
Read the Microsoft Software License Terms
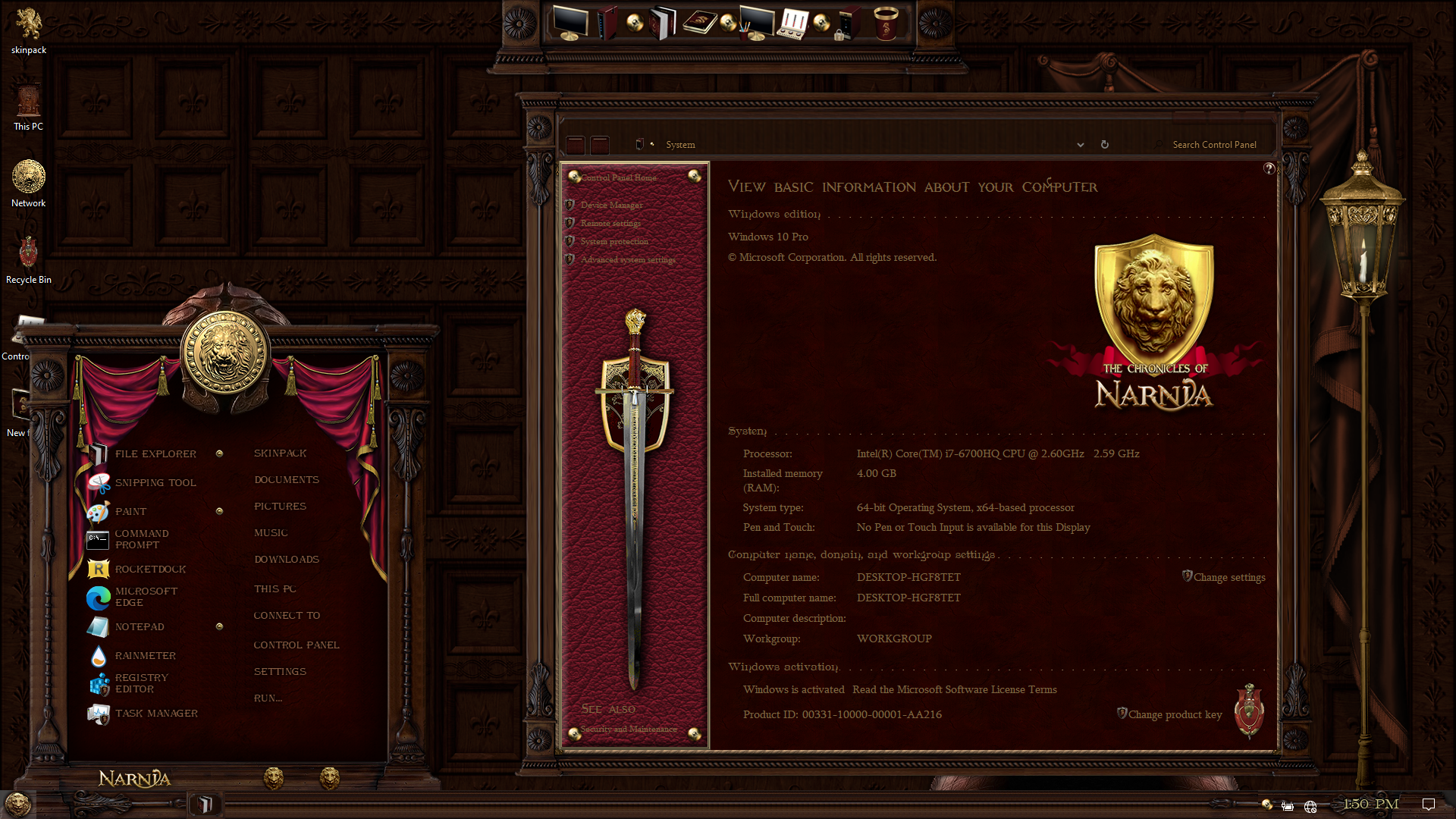[954, 690]
